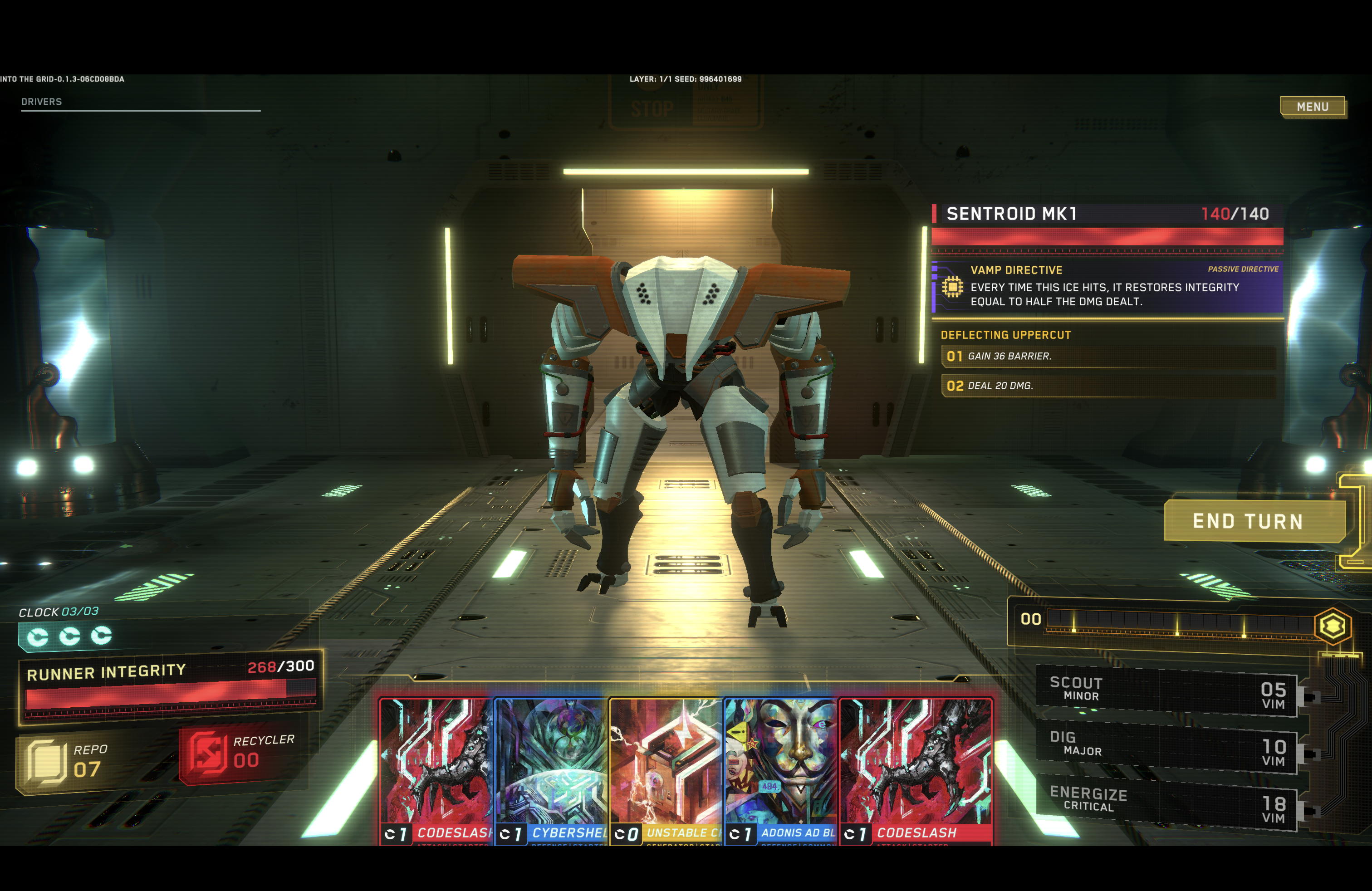Click the hexagon VIM gauge icon
1372x891 pixels.
[1333, 627]
